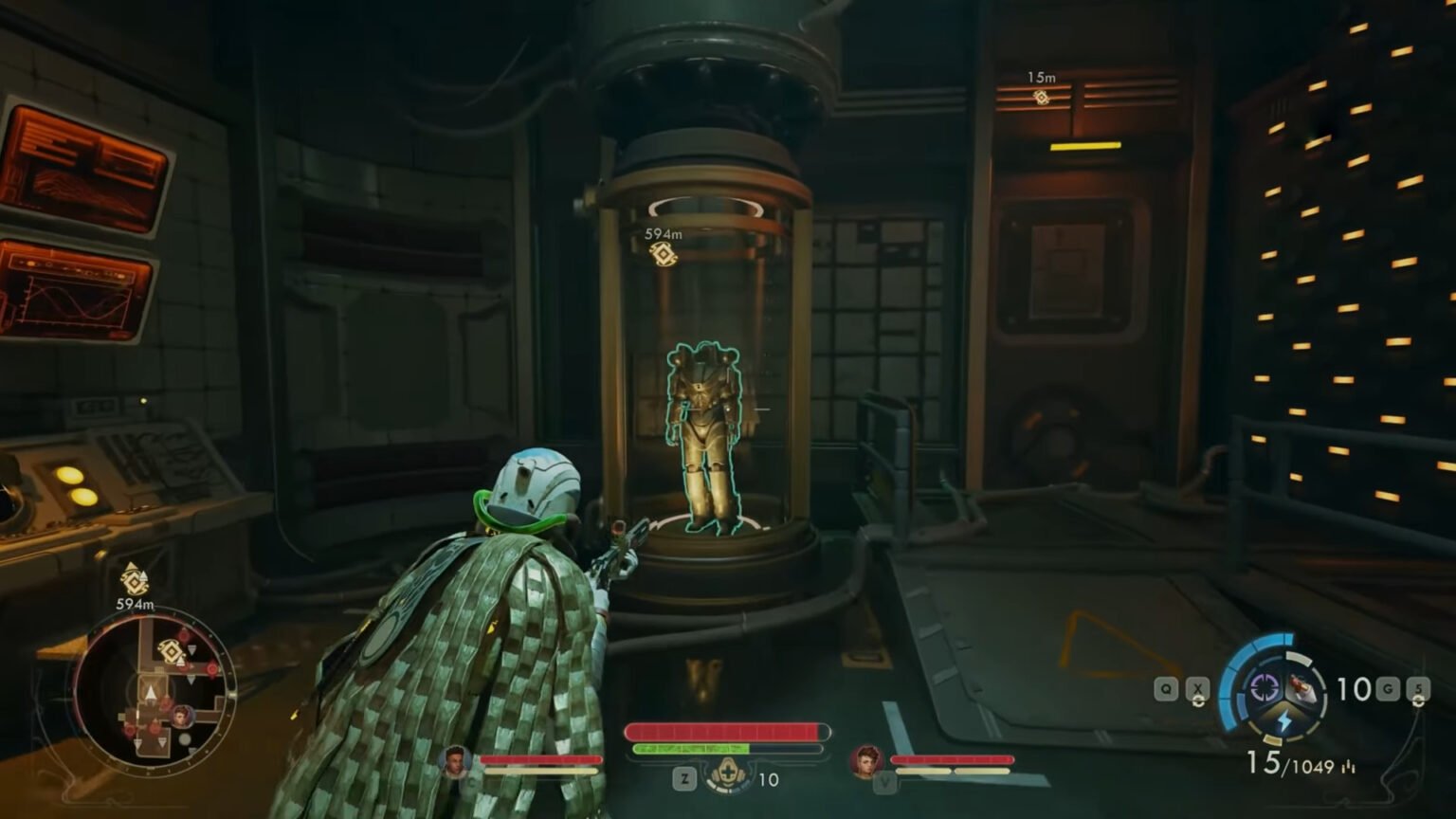Click the player arrow at the minimap center

pos(150,692)
